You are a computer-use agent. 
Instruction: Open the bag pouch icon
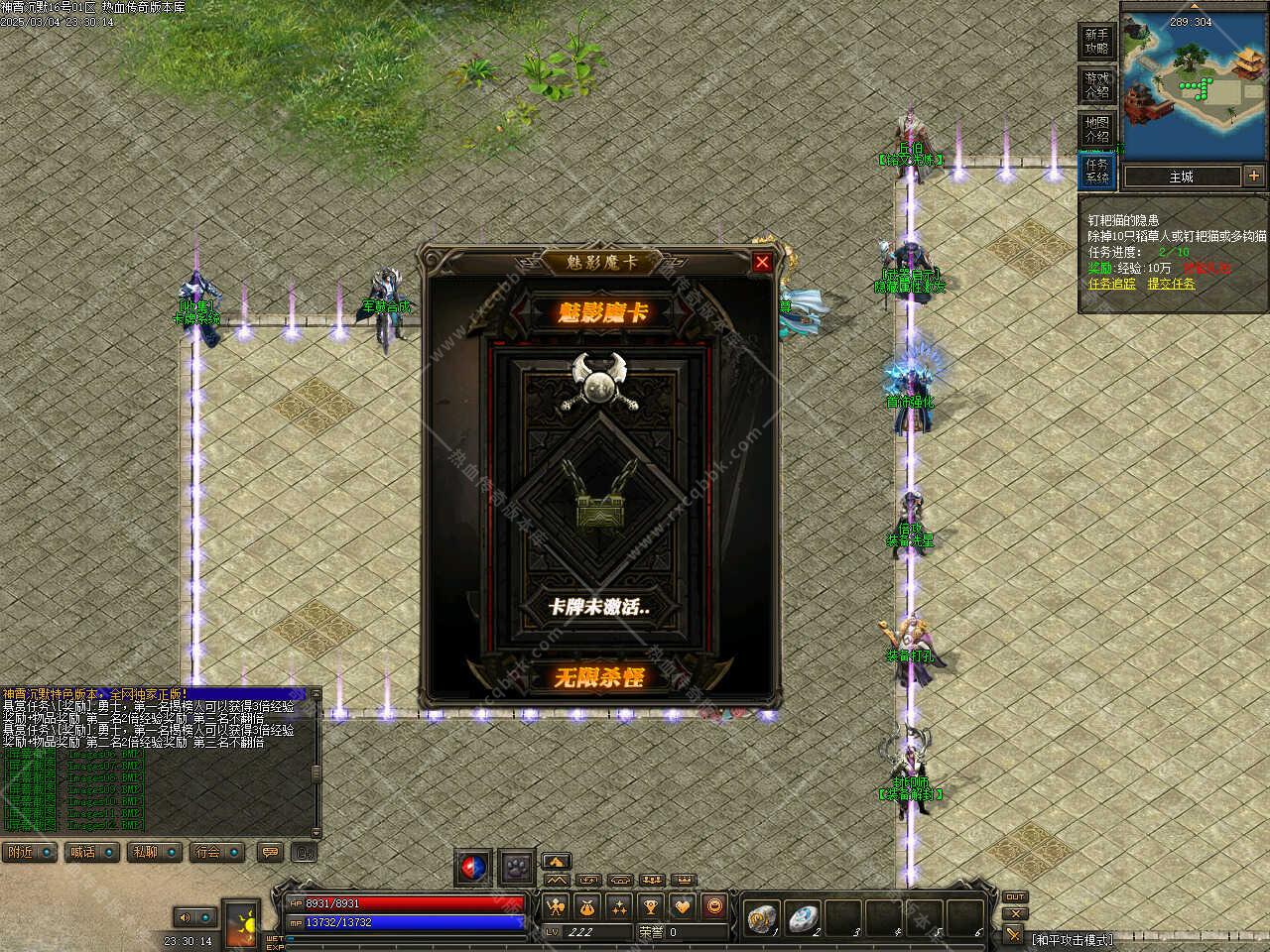(x=587, y=906)
